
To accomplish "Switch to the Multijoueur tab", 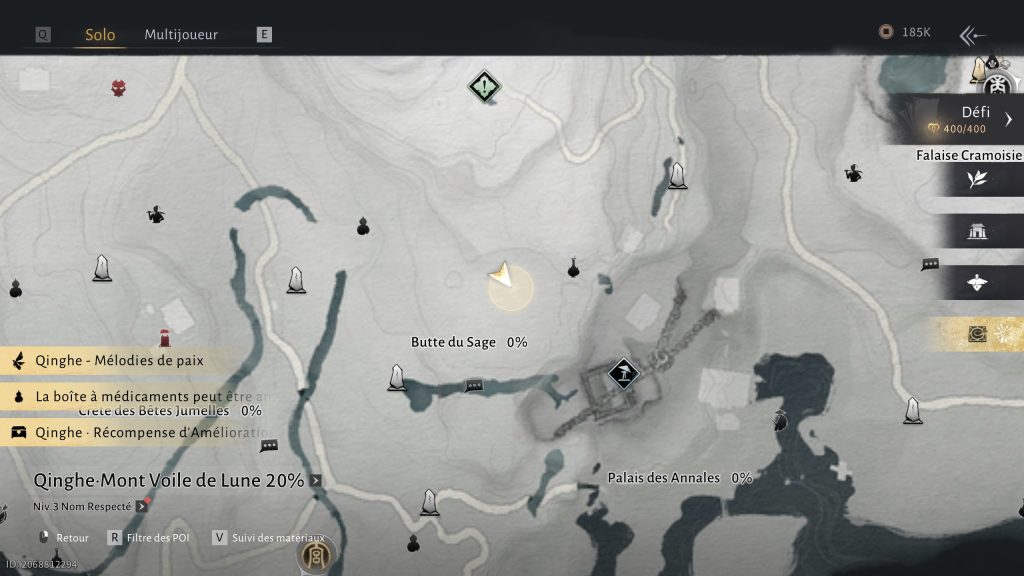I will tap(181, 35).
